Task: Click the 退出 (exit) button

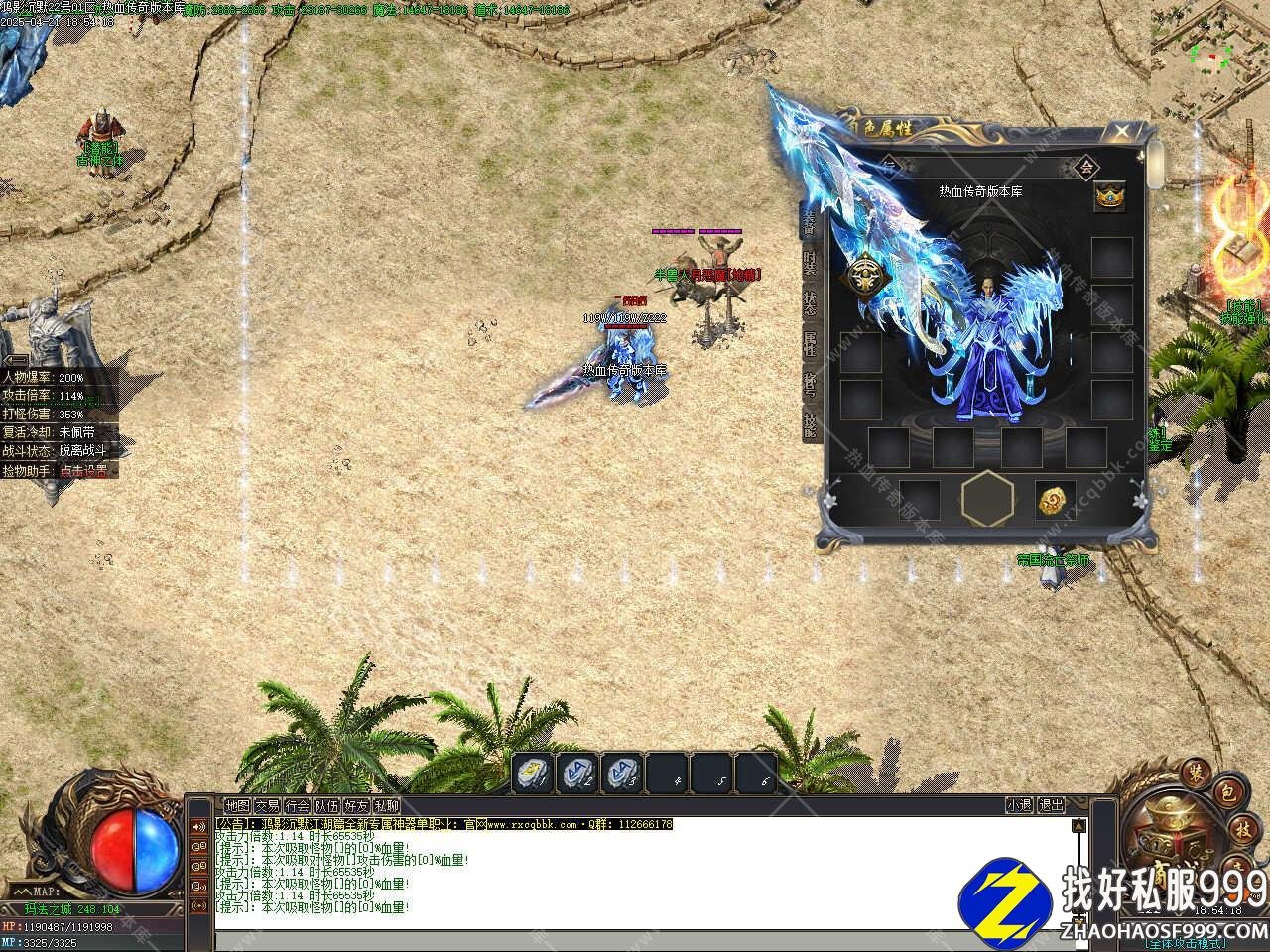Action: tap(1051, 805)
